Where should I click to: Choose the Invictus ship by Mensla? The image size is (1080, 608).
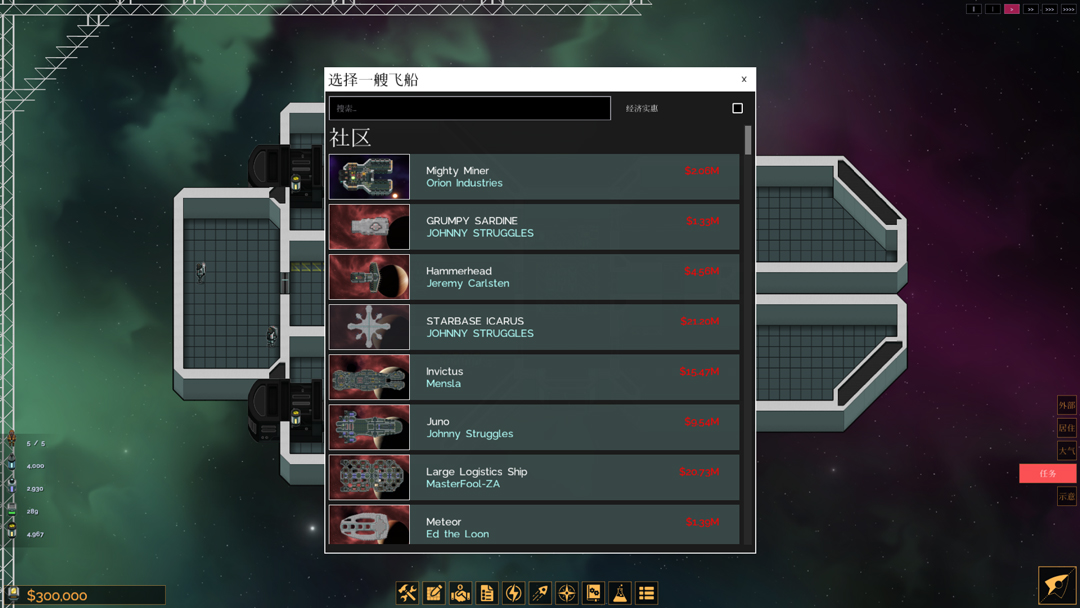534,377
